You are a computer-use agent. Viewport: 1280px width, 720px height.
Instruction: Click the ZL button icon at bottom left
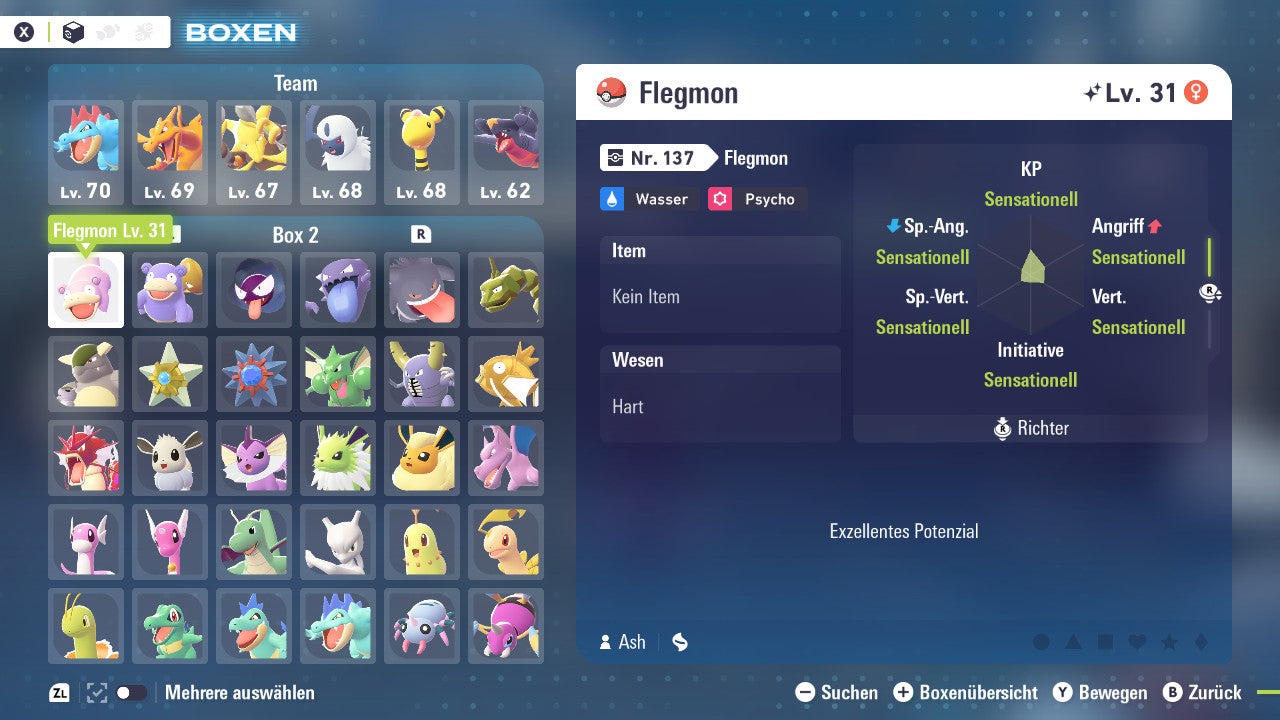tap(60, 692)
